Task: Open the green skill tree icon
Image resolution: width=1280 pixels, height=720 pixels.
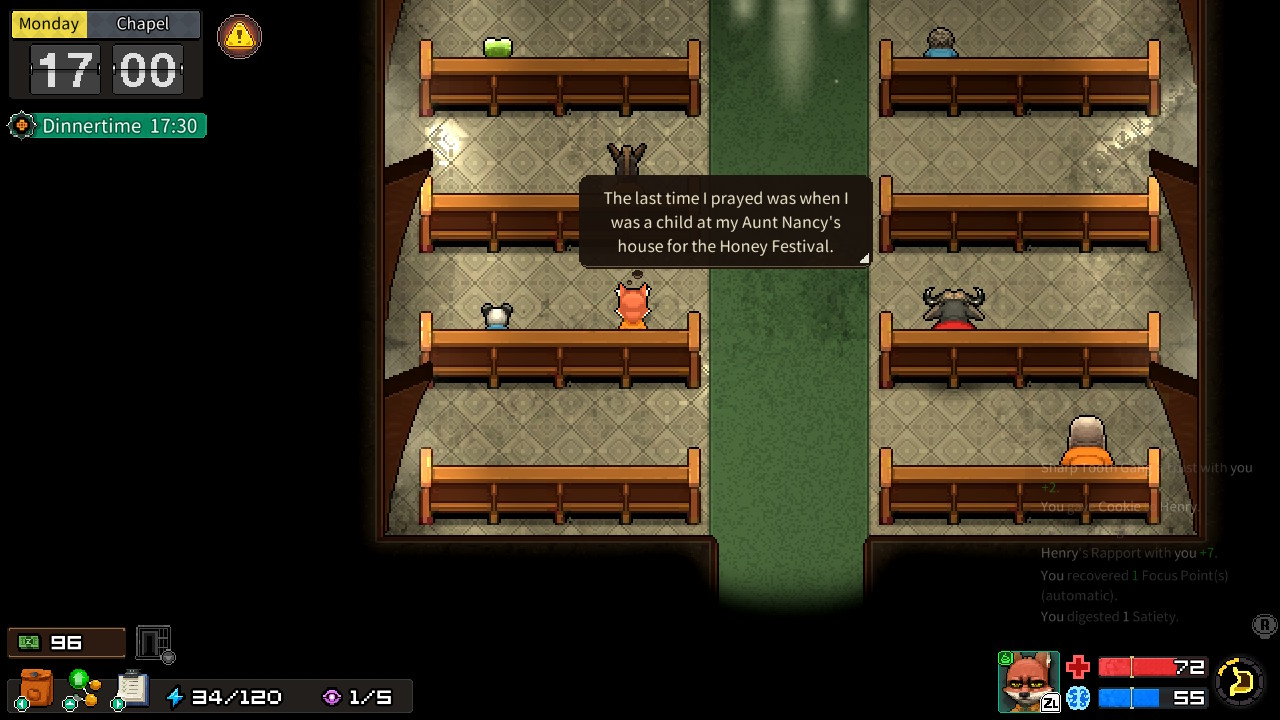Action: point(84,688)
